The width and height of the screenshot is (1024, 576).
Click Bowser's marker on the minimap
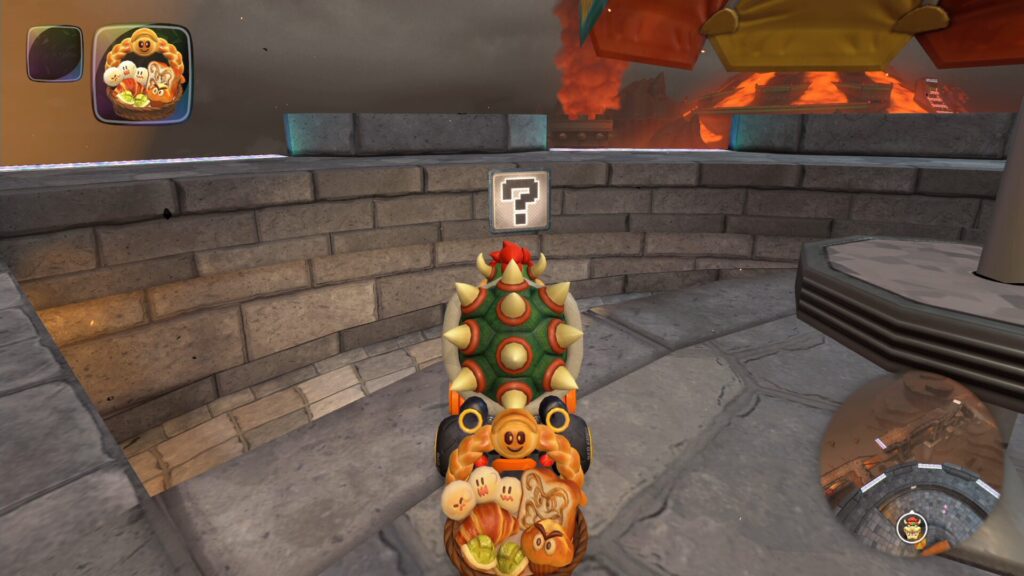click(x=910, y=525)
